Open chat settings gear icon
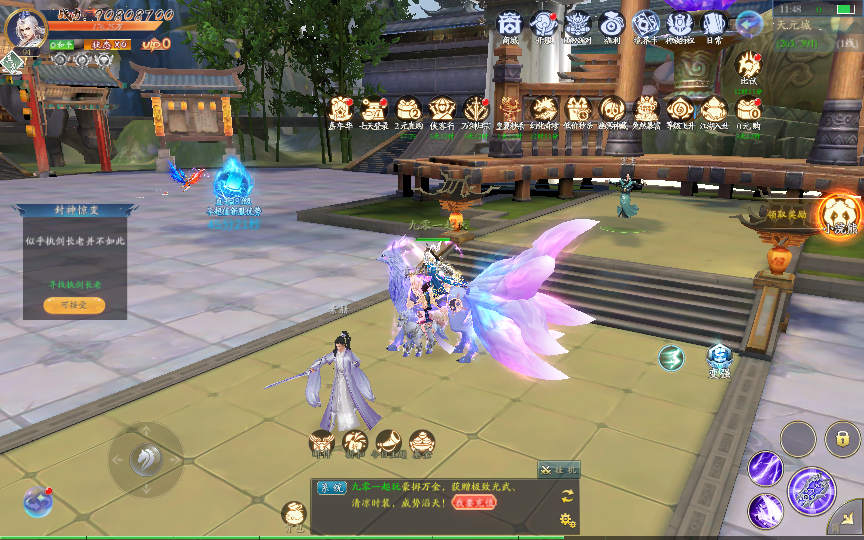This screenshot has height=540, width=864. click(568, 520)
